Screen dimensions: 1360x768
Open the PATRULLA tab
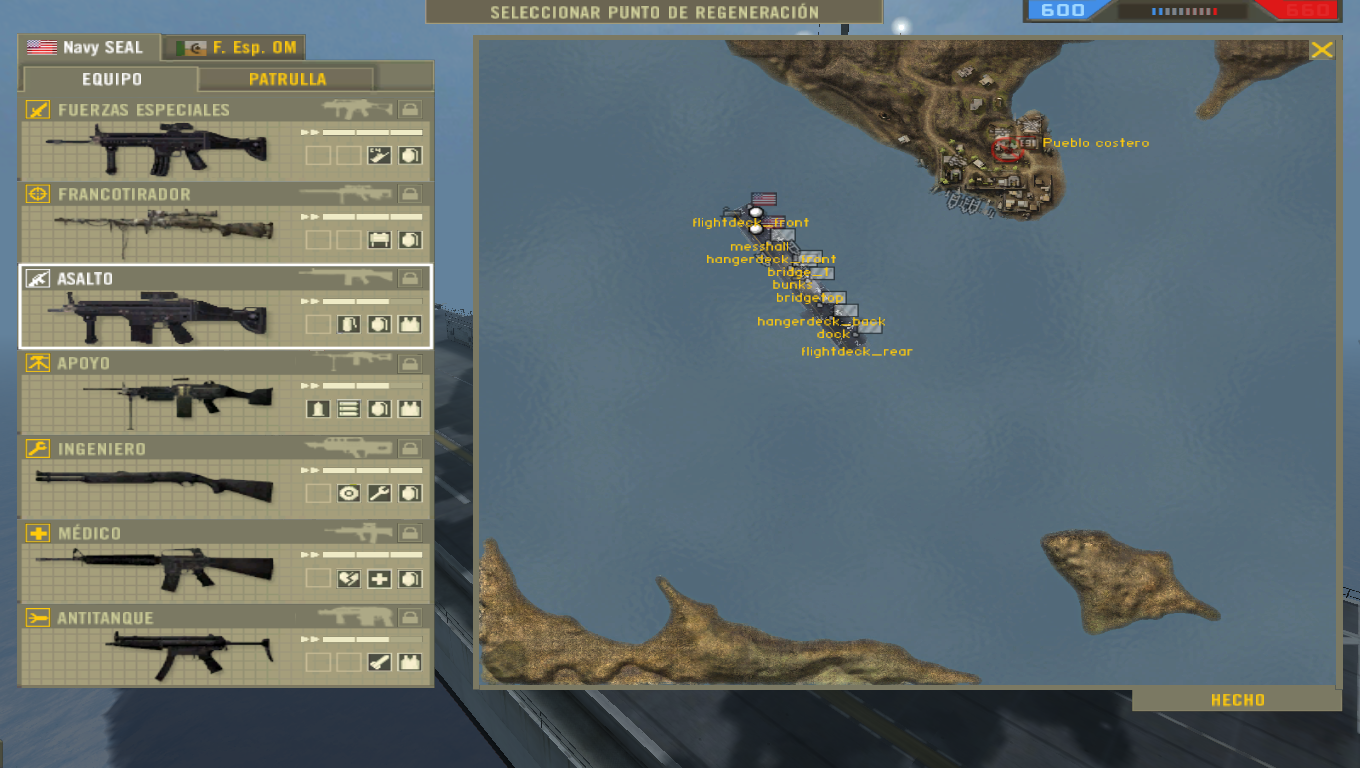tap(288, 77)
